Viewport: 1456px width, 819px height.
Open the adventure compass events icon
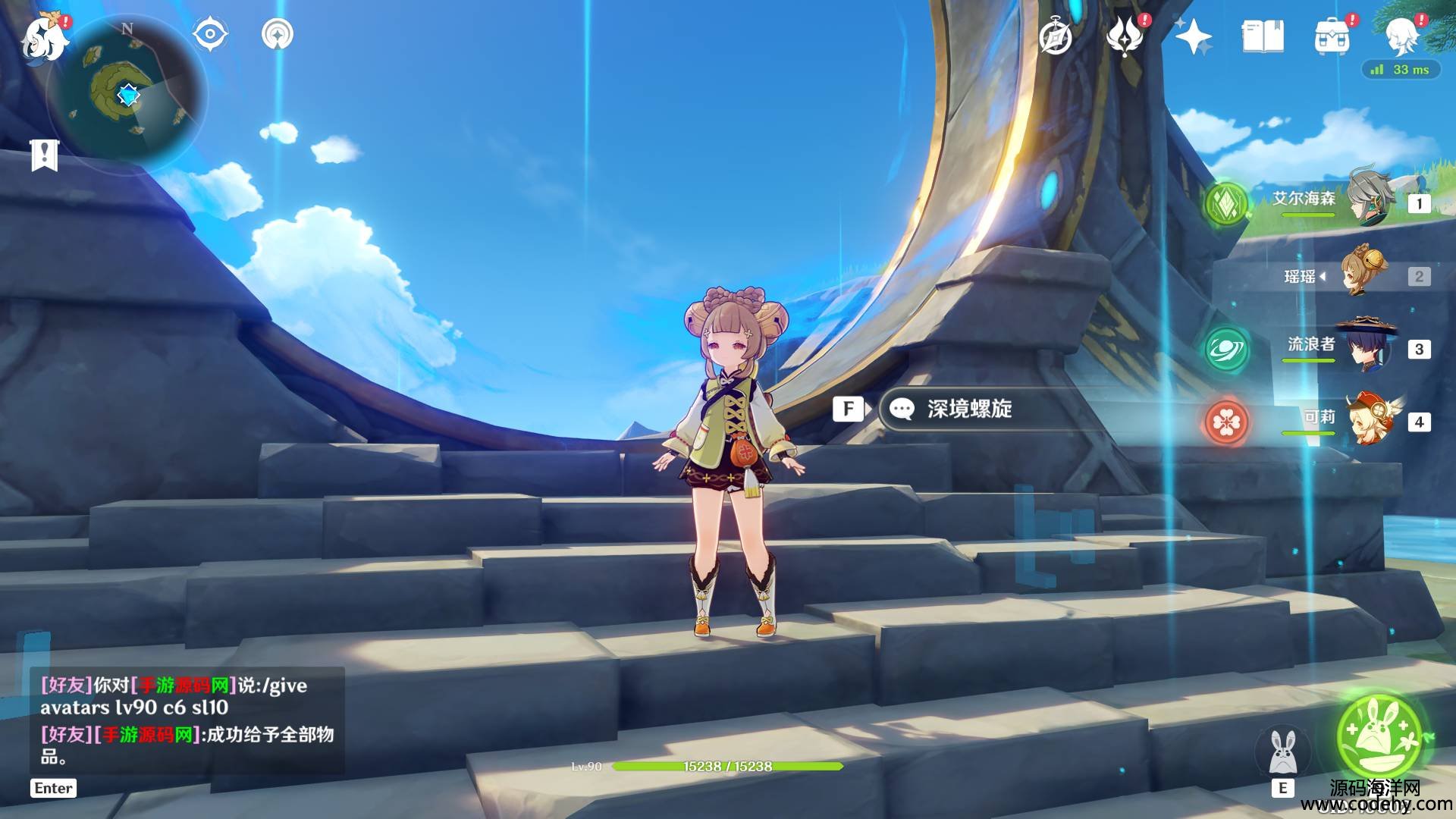pyautogui.click(x=1055, y=37)
